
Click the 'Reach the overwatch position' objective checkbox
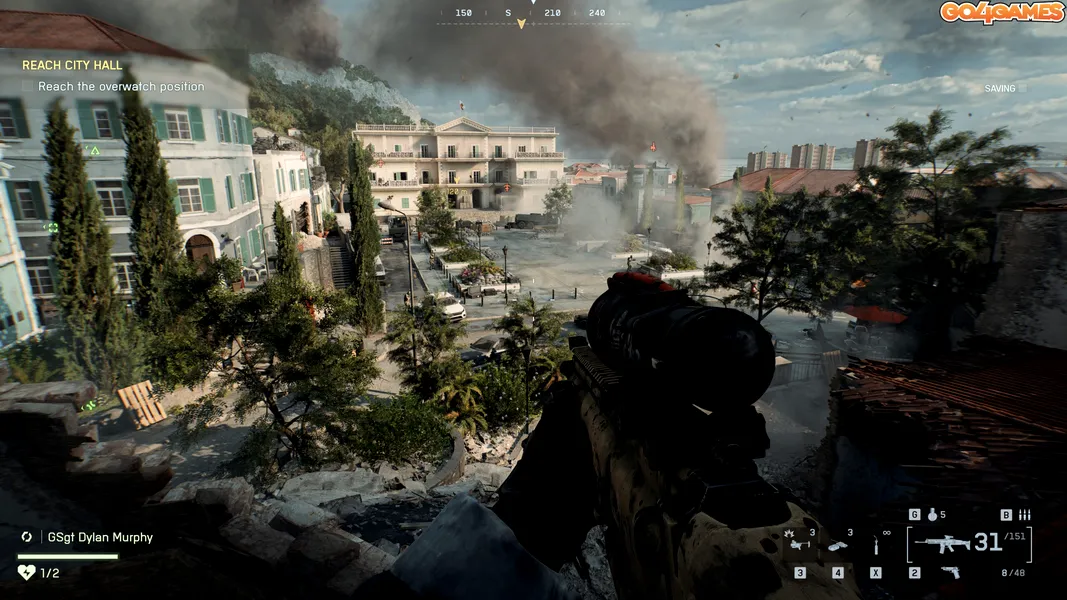[x=28, y=87]
